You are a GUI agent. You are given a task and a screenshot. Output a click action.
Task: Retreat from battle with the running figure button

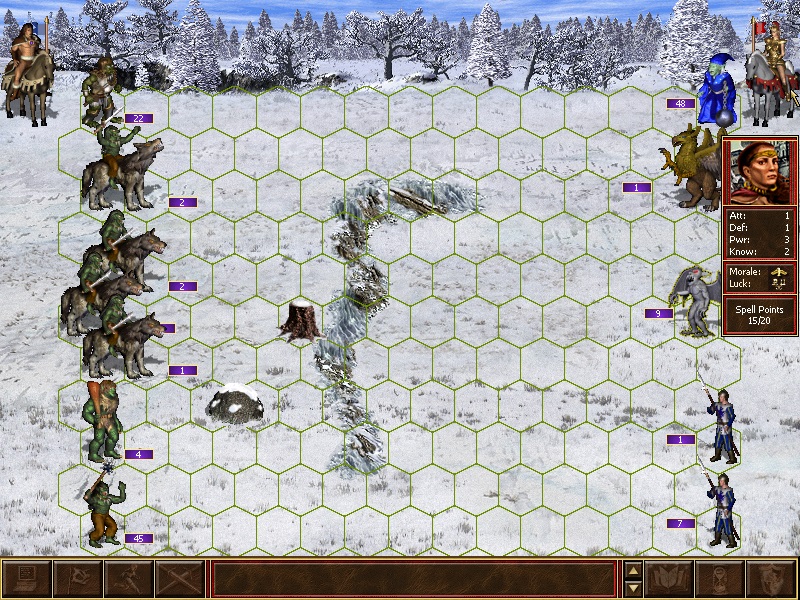129,579
